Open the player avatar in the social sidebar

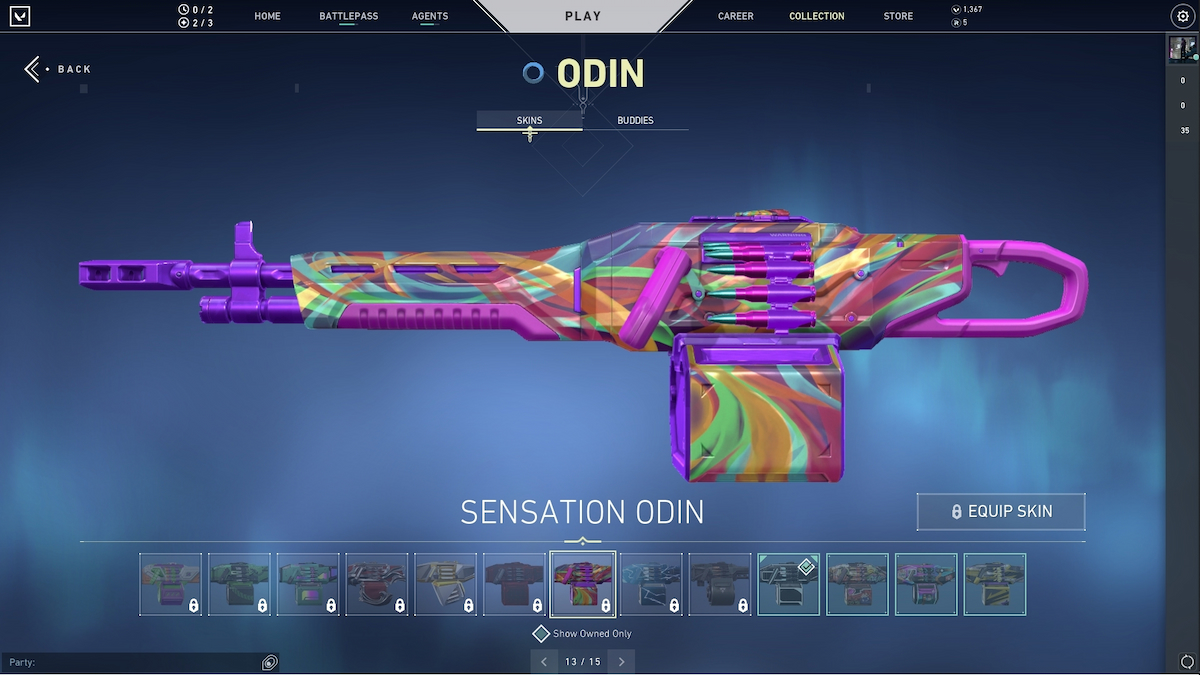[x=1182, y=50]
